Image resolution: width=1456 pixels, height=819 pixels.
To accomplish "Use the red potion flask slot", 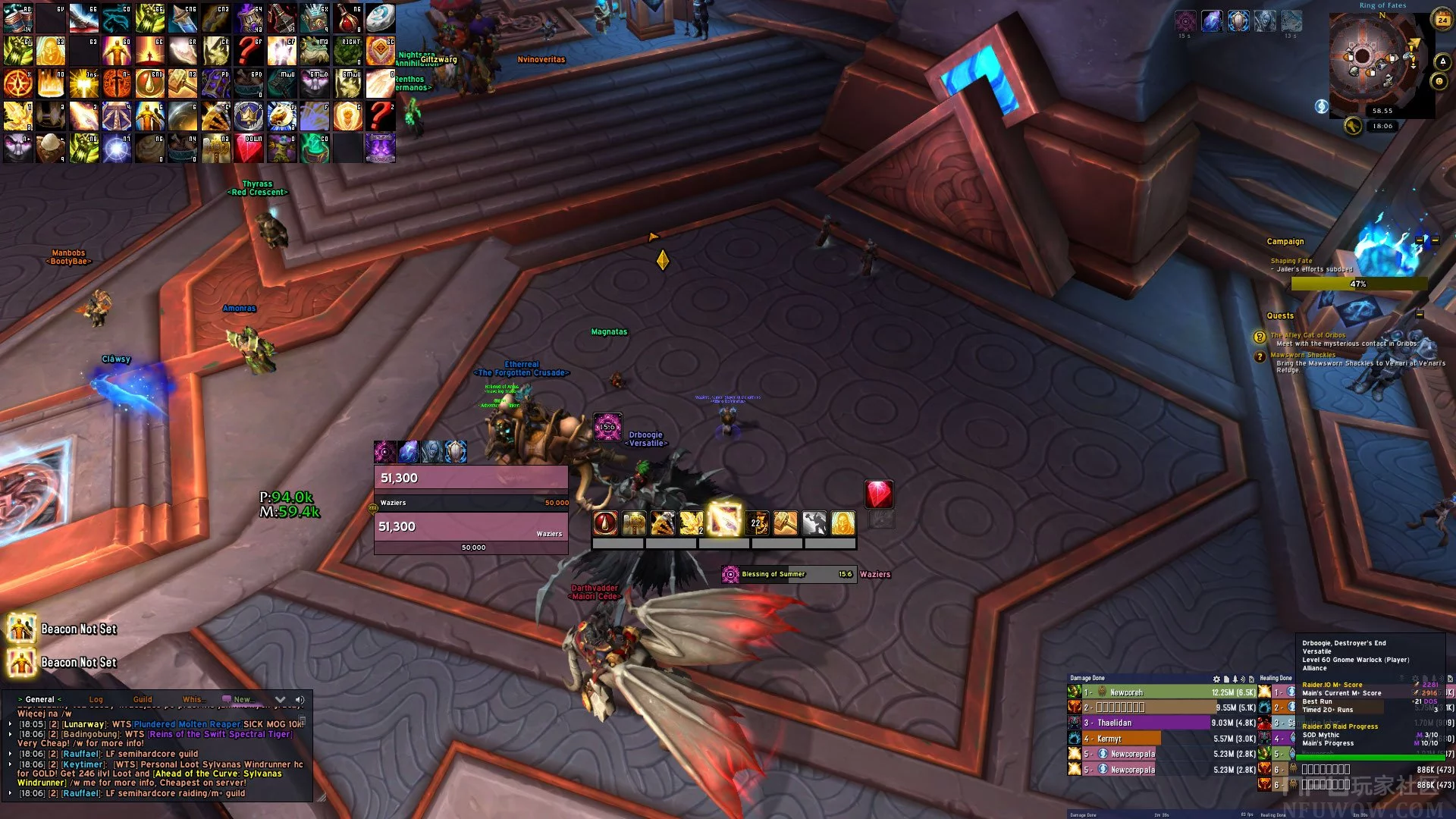I will coord(347,19).
